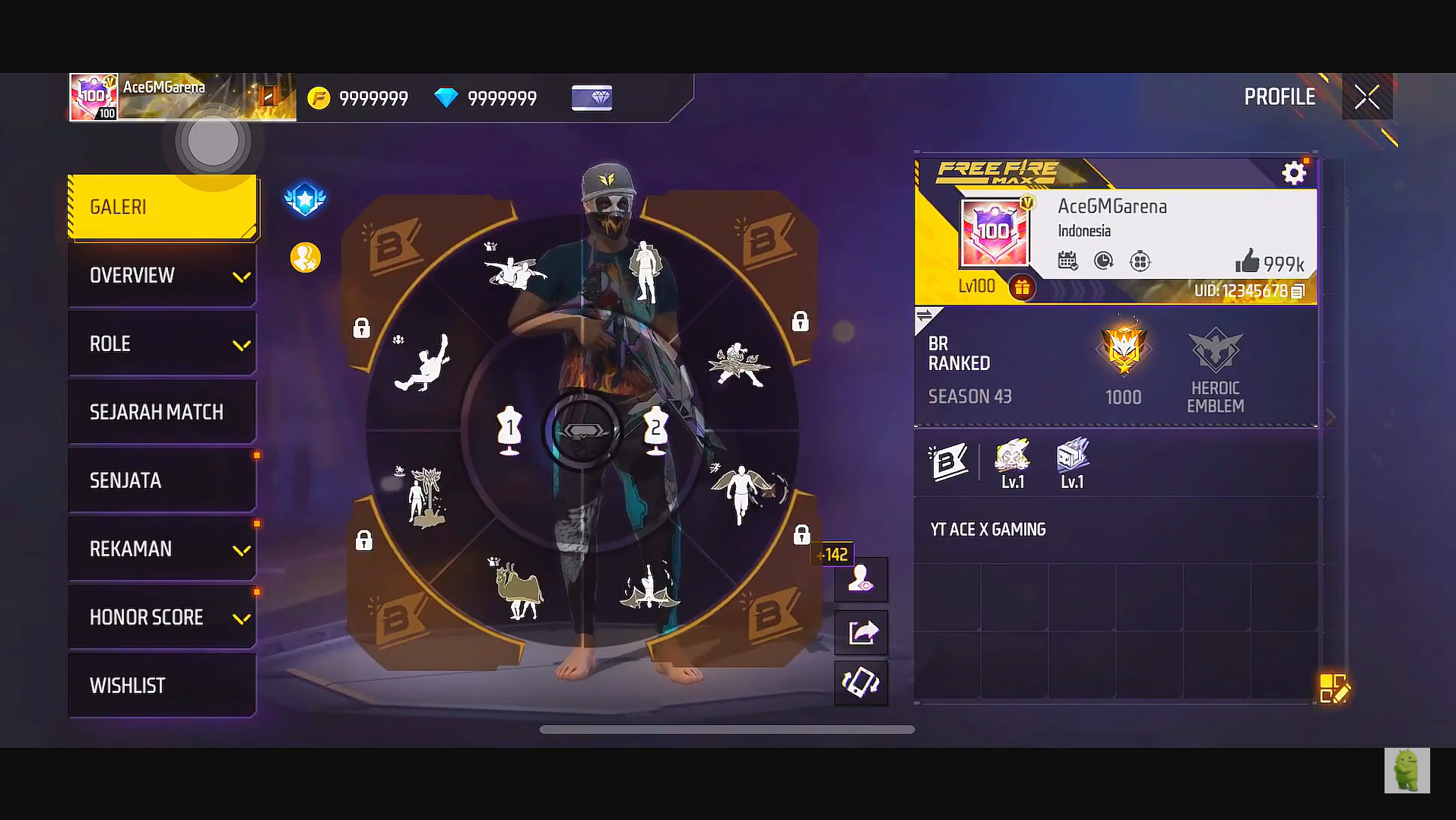Click the share profile icon
1456x820 pixels.
pos(861,631)
